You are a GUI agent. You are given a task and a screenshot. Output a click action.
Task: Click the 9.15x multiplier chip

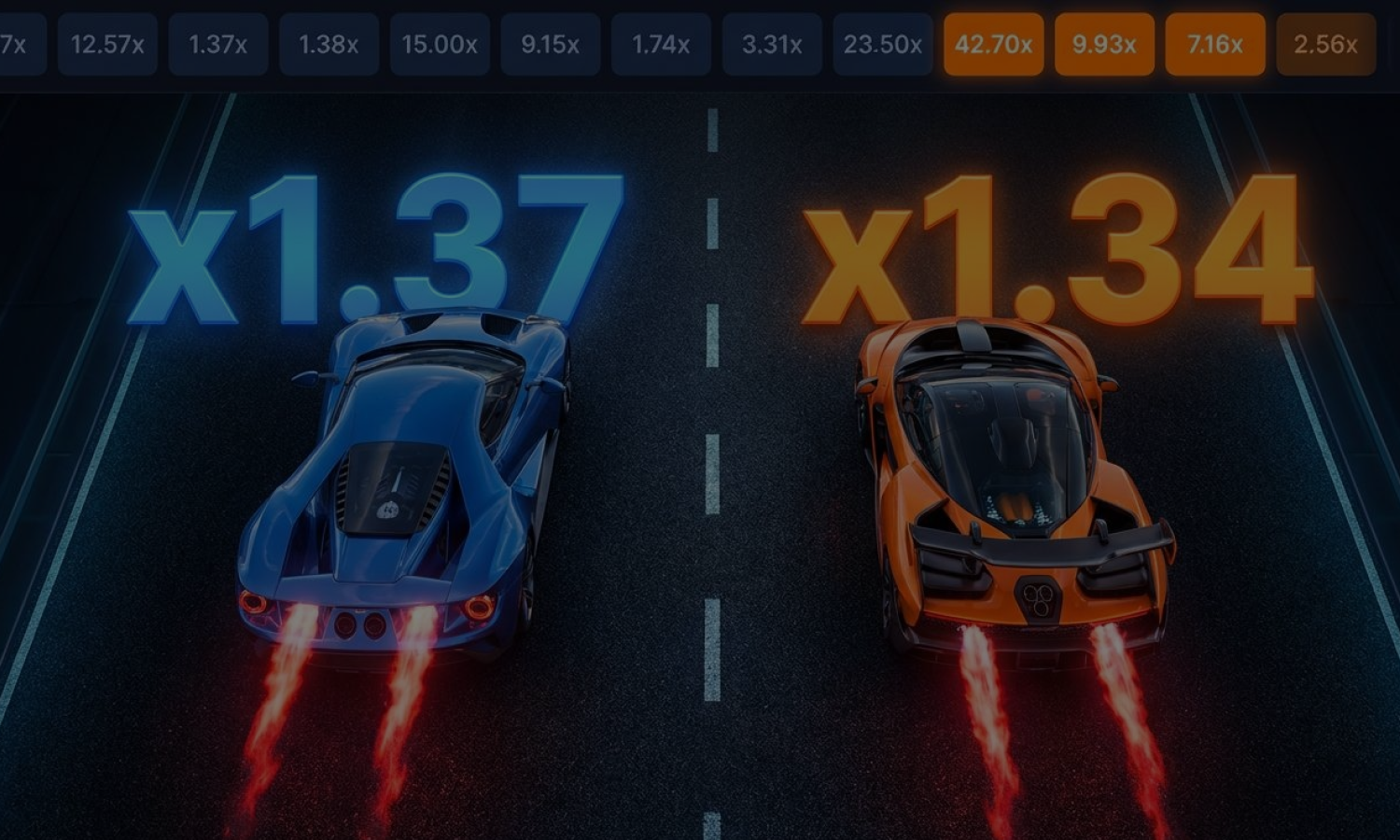tap(551, 43)
